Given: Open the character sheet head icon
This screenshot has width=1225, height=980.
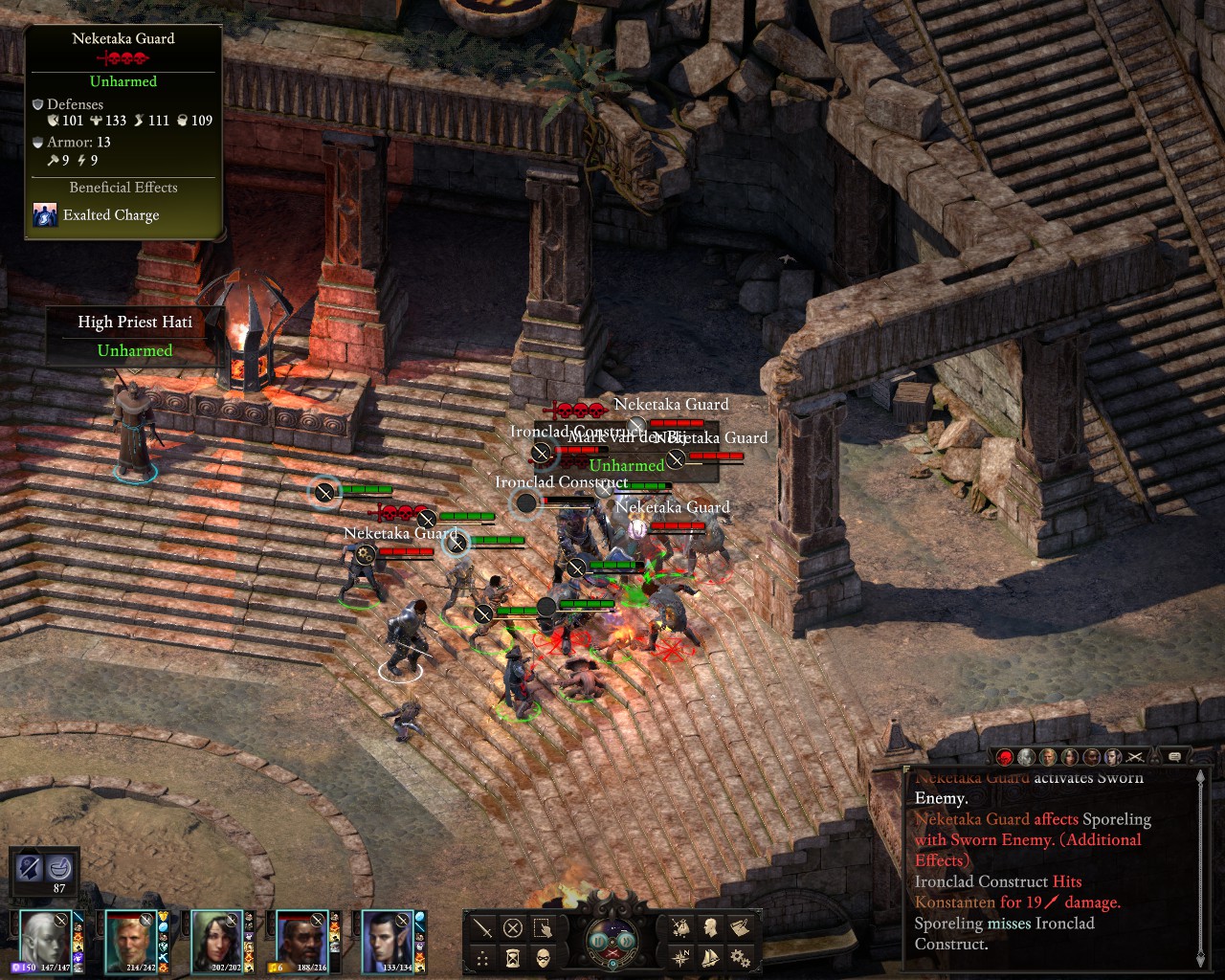Looking at the screenshot, I should (710, 927).
